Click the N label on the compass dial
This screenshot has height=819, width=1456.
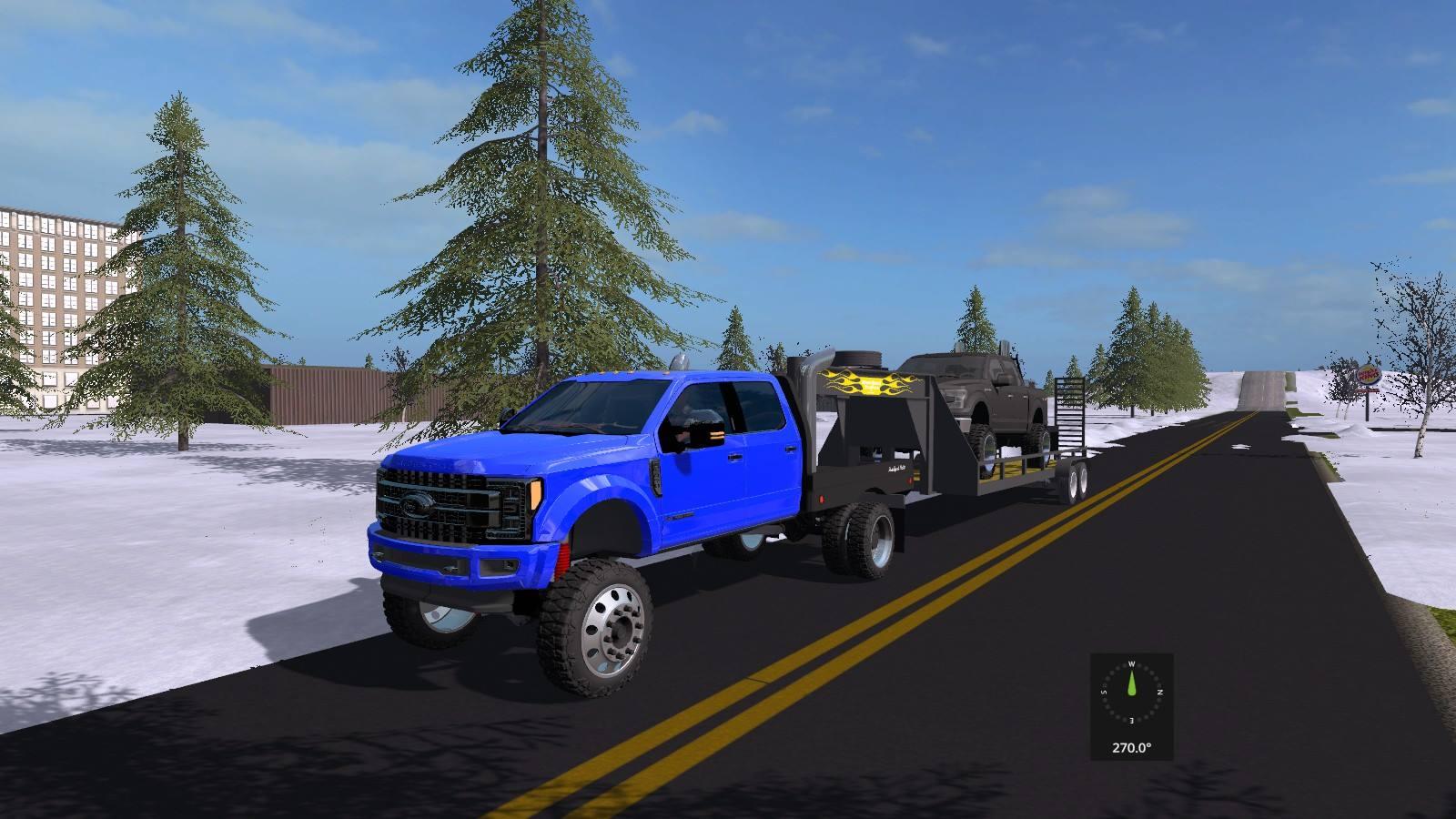[x=1160, y=691]
